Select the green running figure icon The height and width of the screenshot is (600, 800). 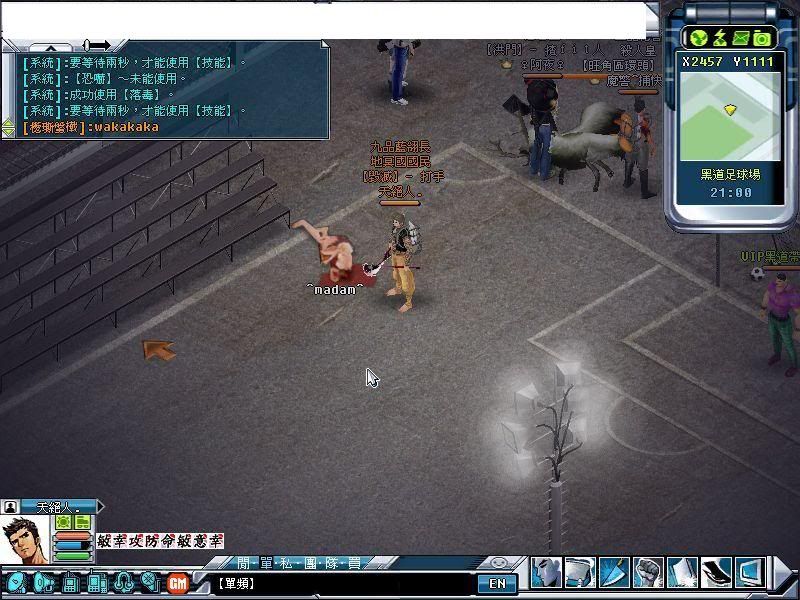(x=719, y=38)
